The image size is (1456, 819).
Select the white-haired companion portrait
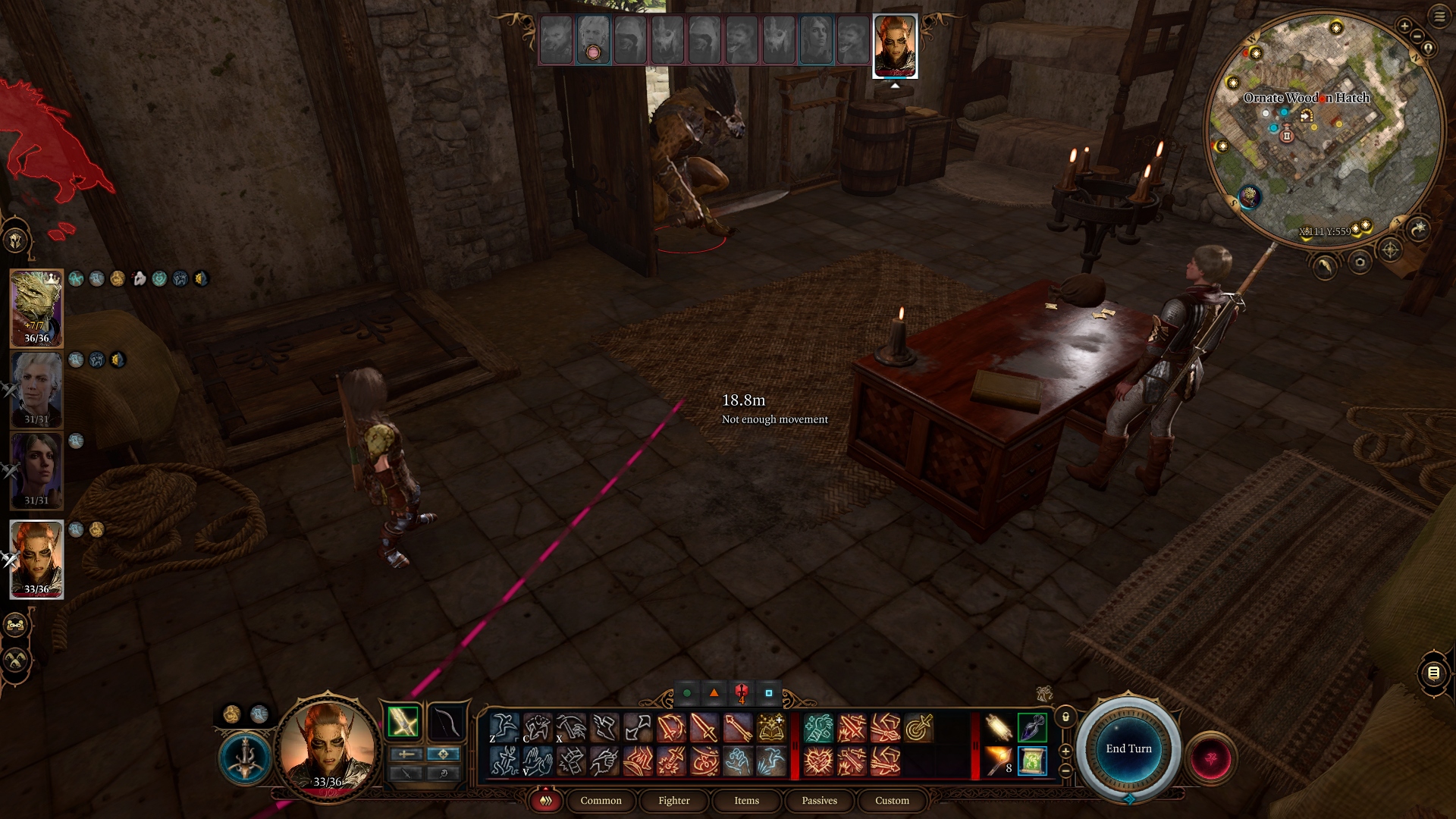coord(36,390)
